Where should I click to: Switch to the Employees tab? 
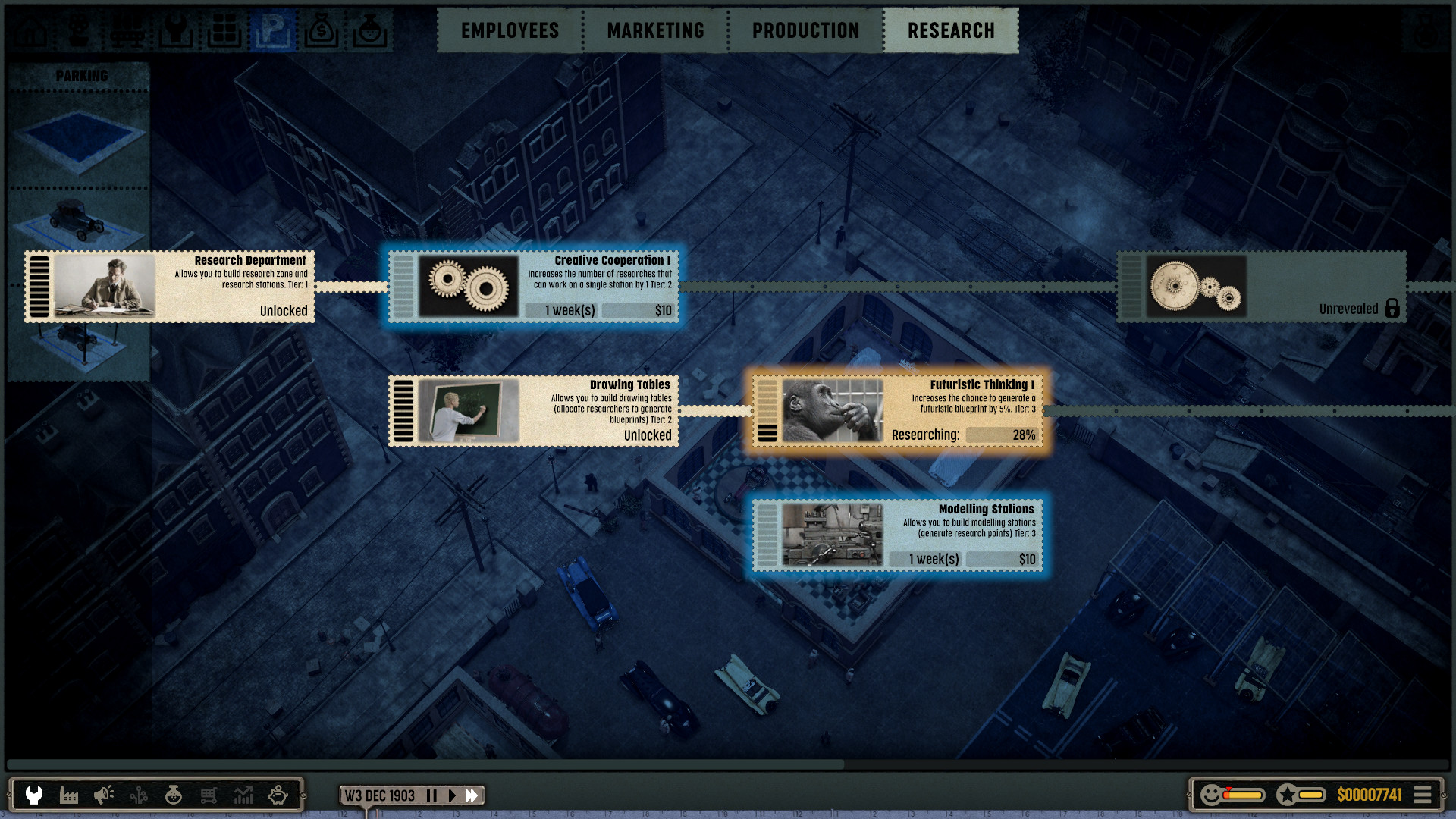point(509,30)
